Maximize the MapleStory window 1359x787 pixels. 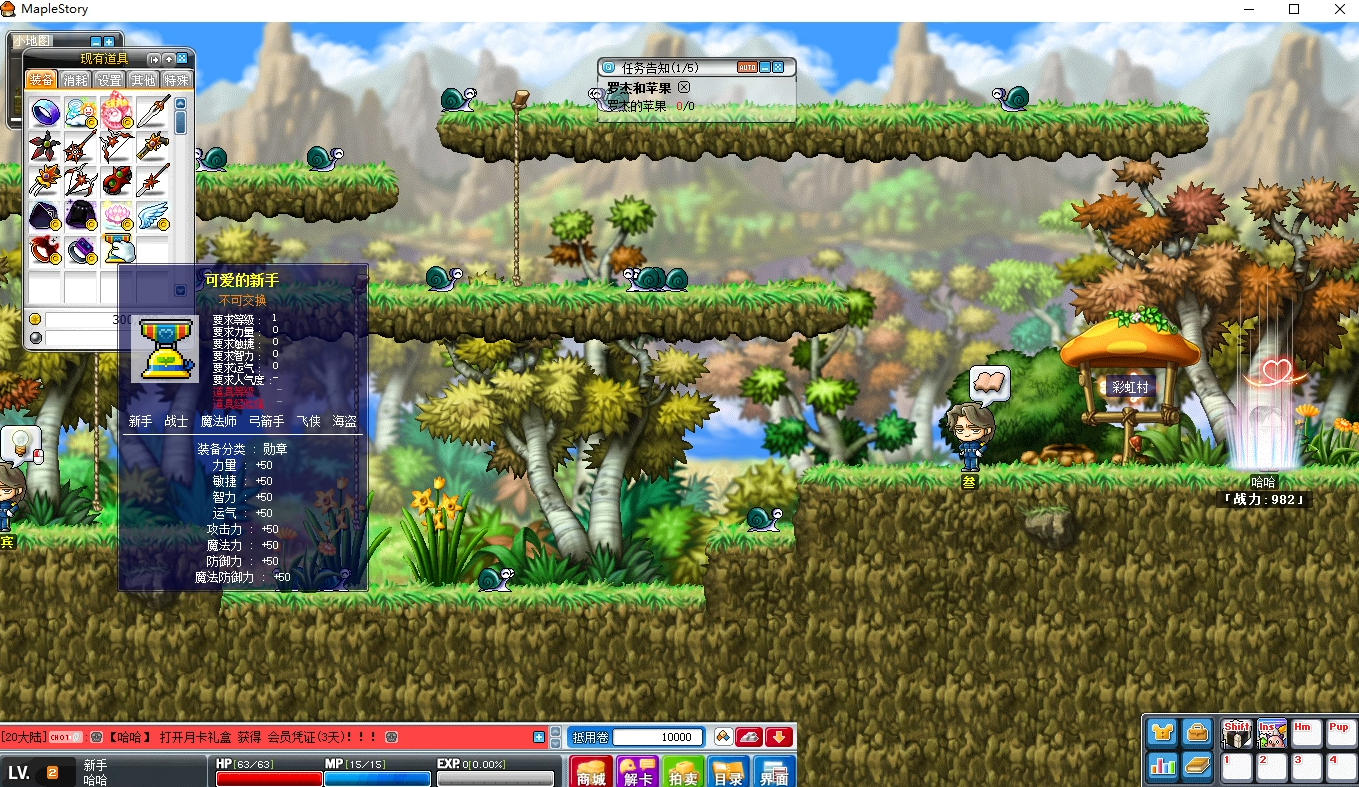click(x=1294, y=9)
